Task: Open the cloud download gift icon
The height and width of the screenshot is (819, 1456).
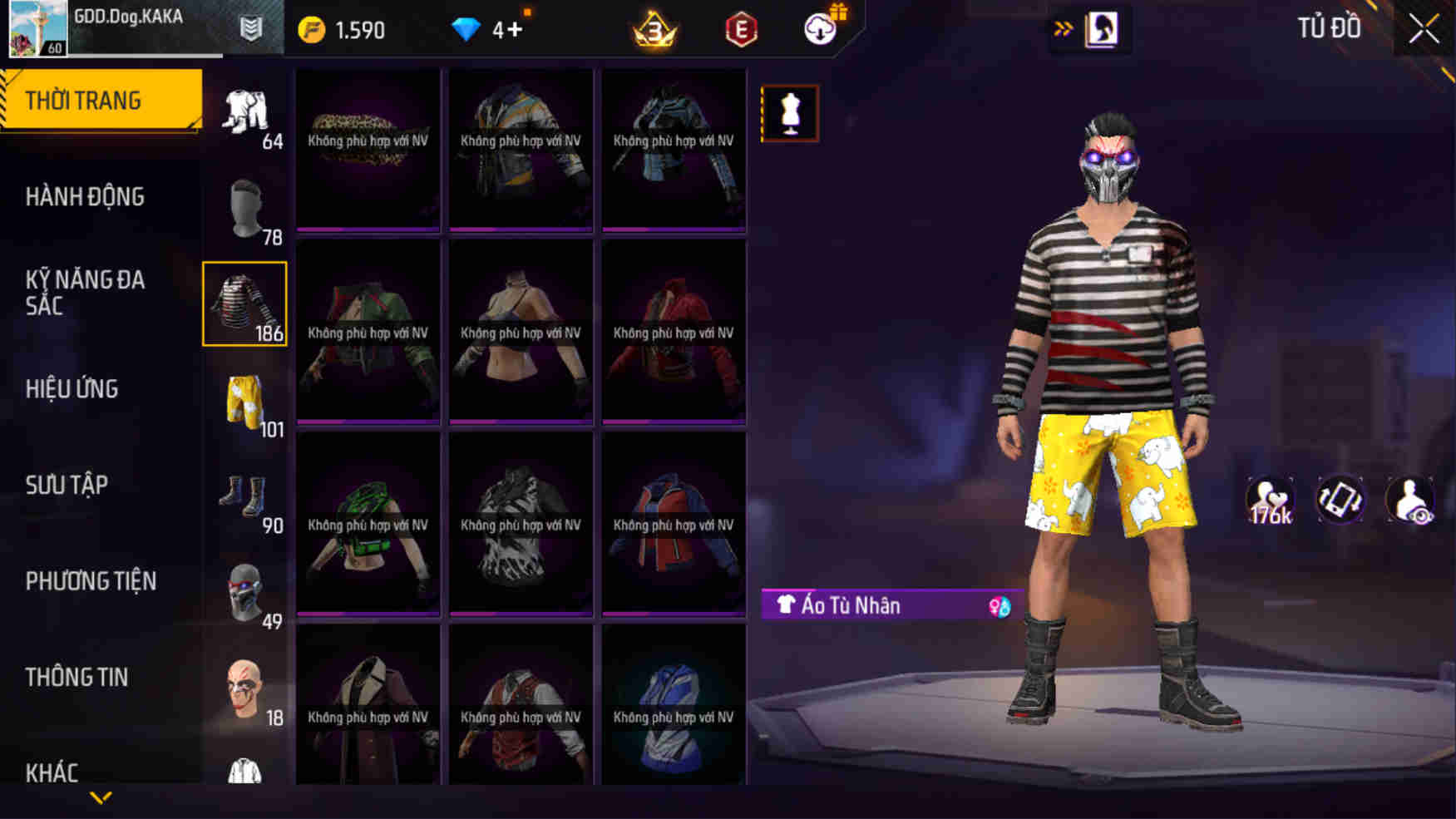Action: point(819,27)
